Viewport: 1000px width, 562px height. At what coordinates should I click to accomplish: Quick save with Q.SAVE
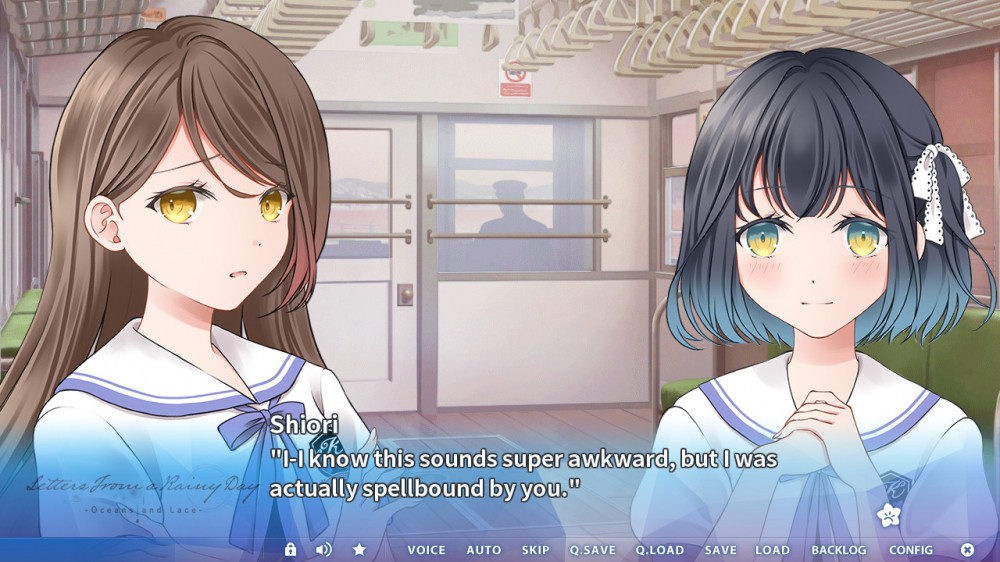point(593,550)
